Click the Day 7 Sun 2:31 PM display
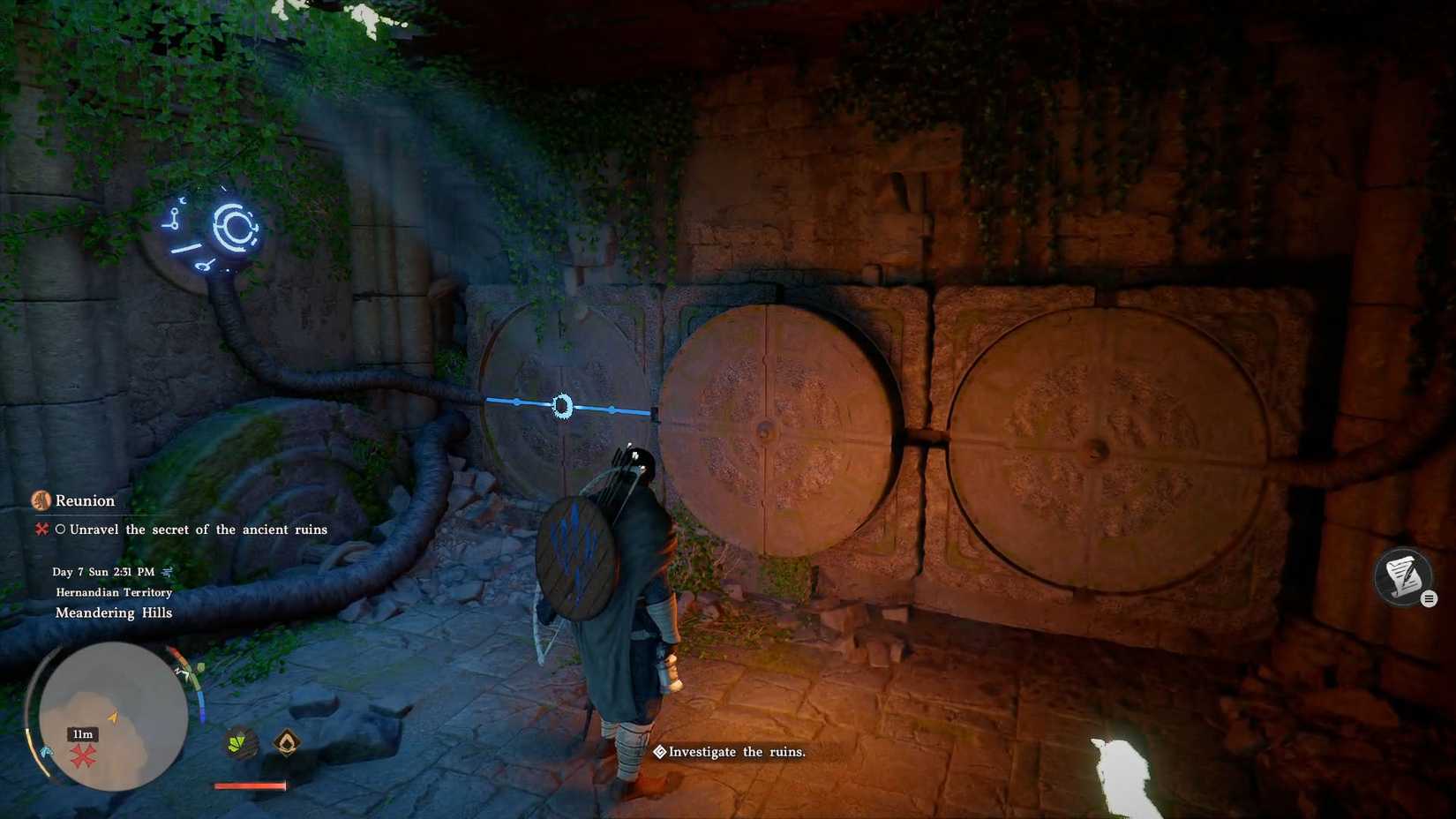Screen dimensions: 1456x819 (x=106, y=571)
